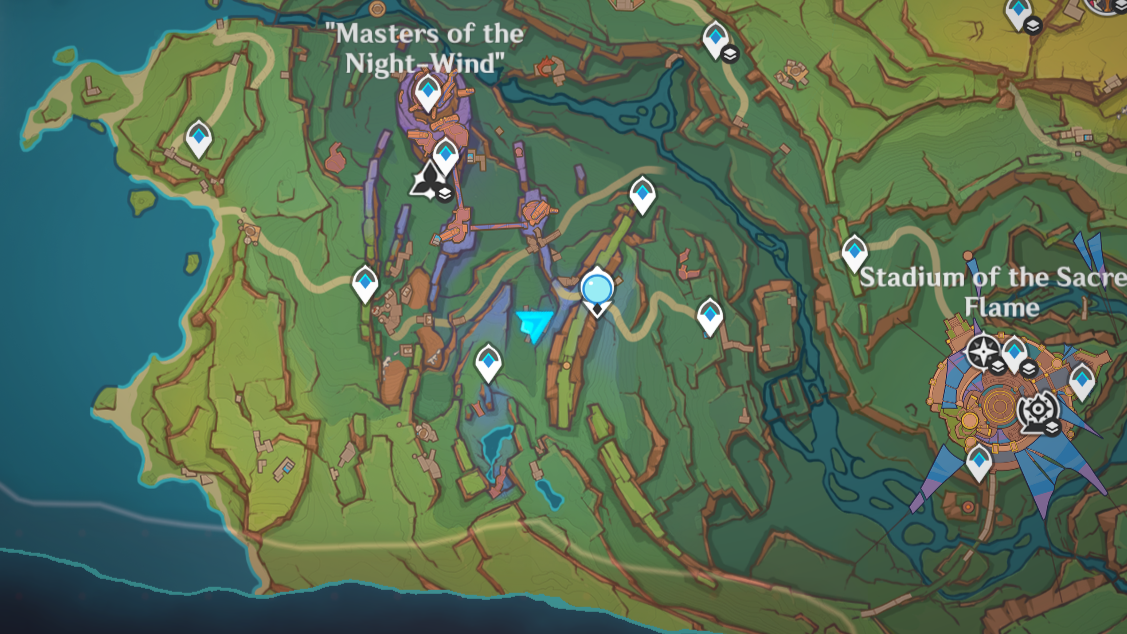The width and height of the screenshot is (1127, 634).
Task: Select the waypoint on the road east of the orb pin
Action: (709, 316)
